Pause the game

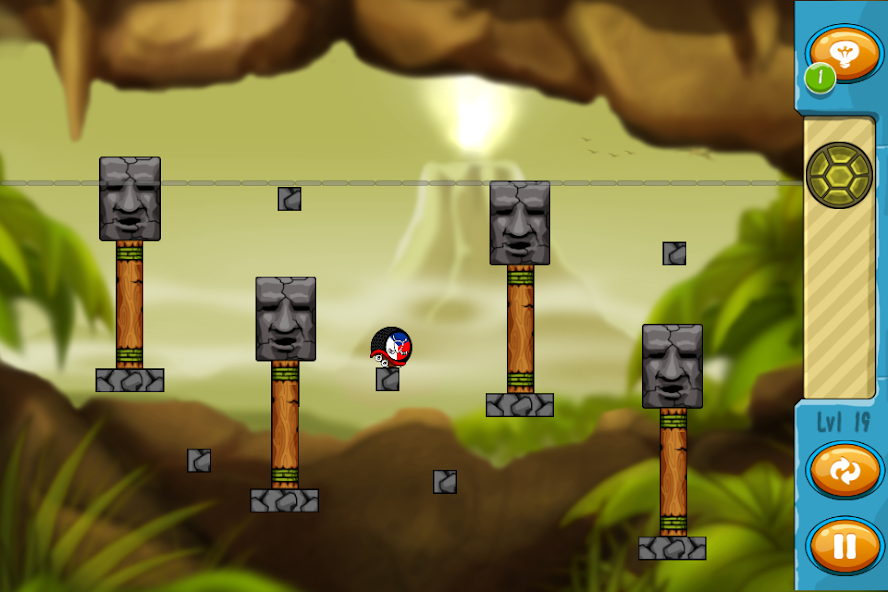(844, 546)
